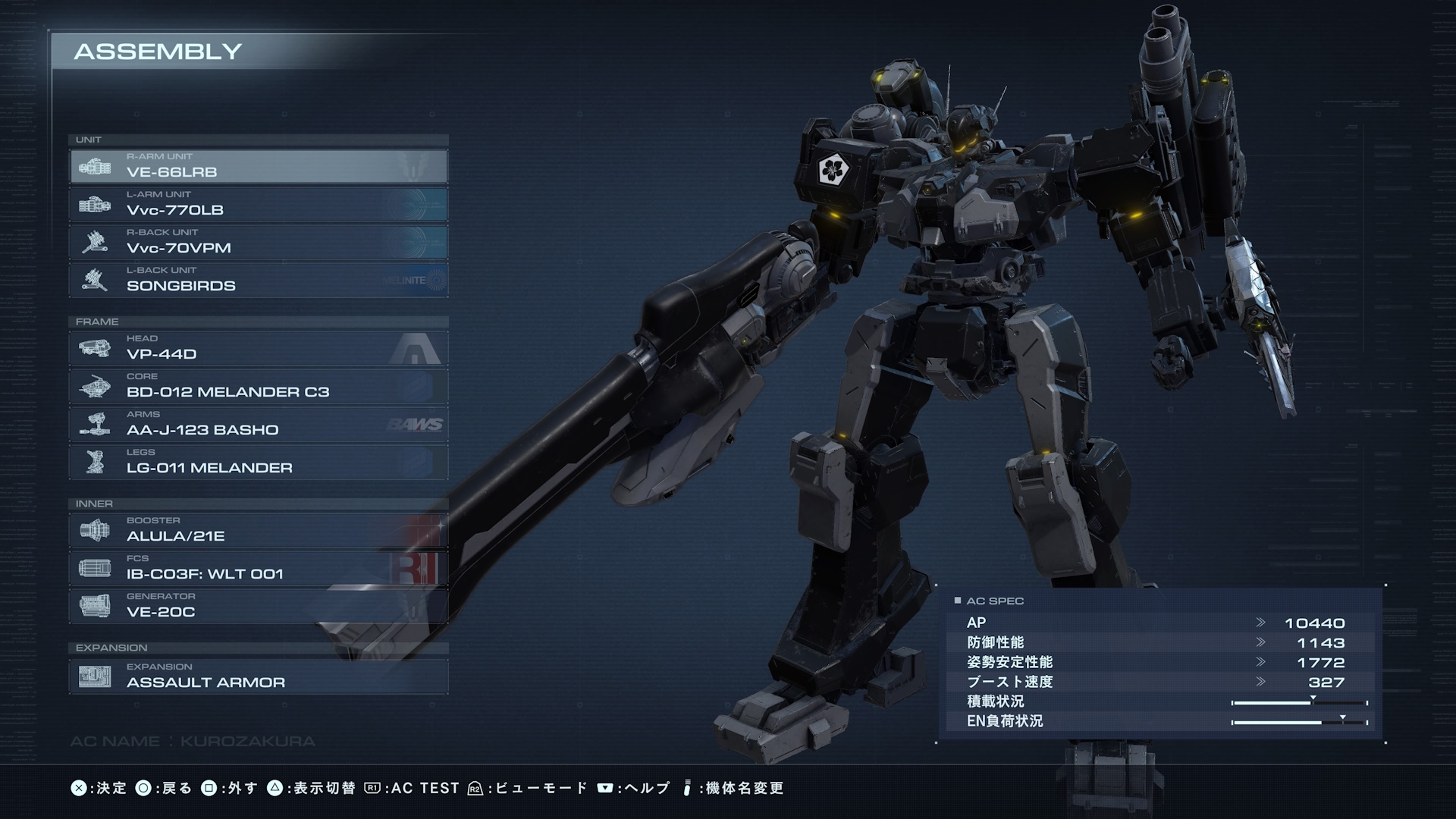This screenshot has height=819, width=1456.
Task: Select the R-ARM UNIT VE-66LRB slot
Action: [259, 166]
